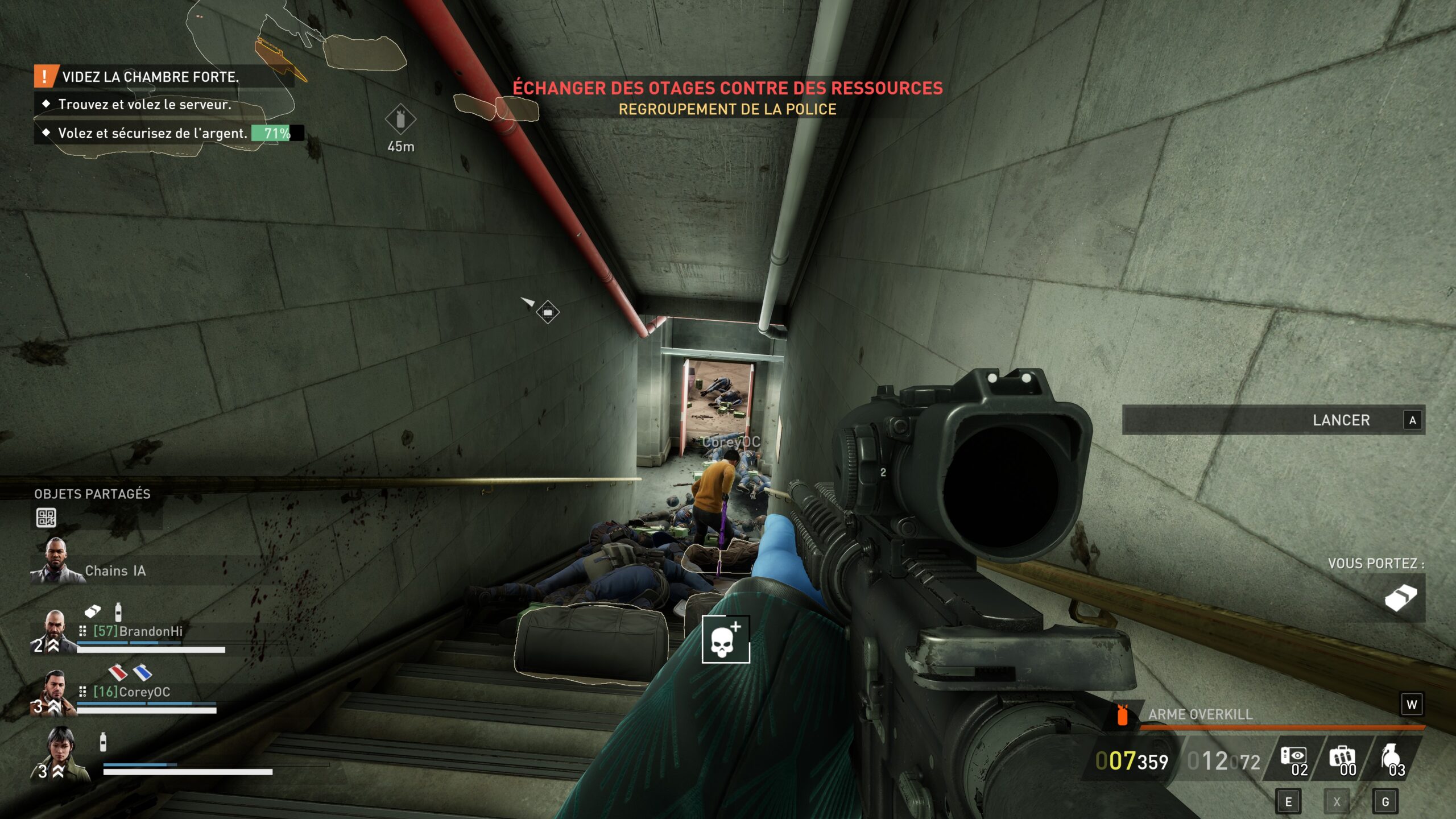Expand CoreyOC's double chevron marker
The height and width of the screenshot is (819, 1456).
[x=53, y=705]
